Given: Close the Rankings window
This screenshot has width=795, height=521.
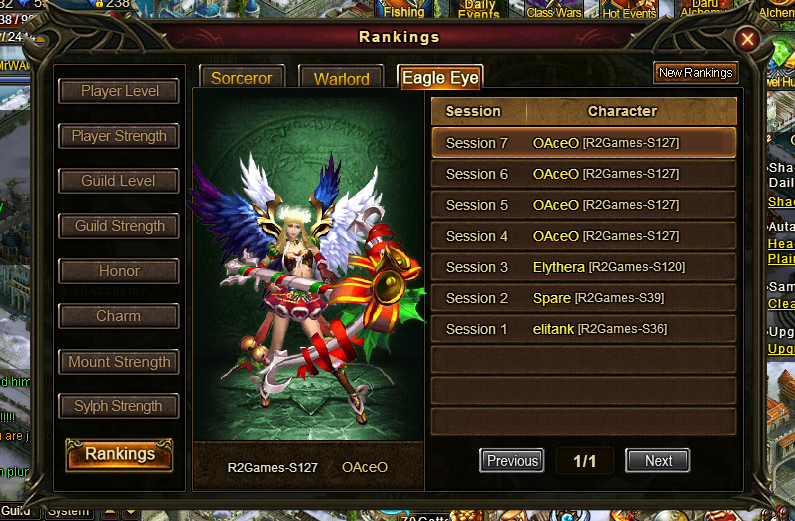Looking at the screenshot, I should coord(746,40).
